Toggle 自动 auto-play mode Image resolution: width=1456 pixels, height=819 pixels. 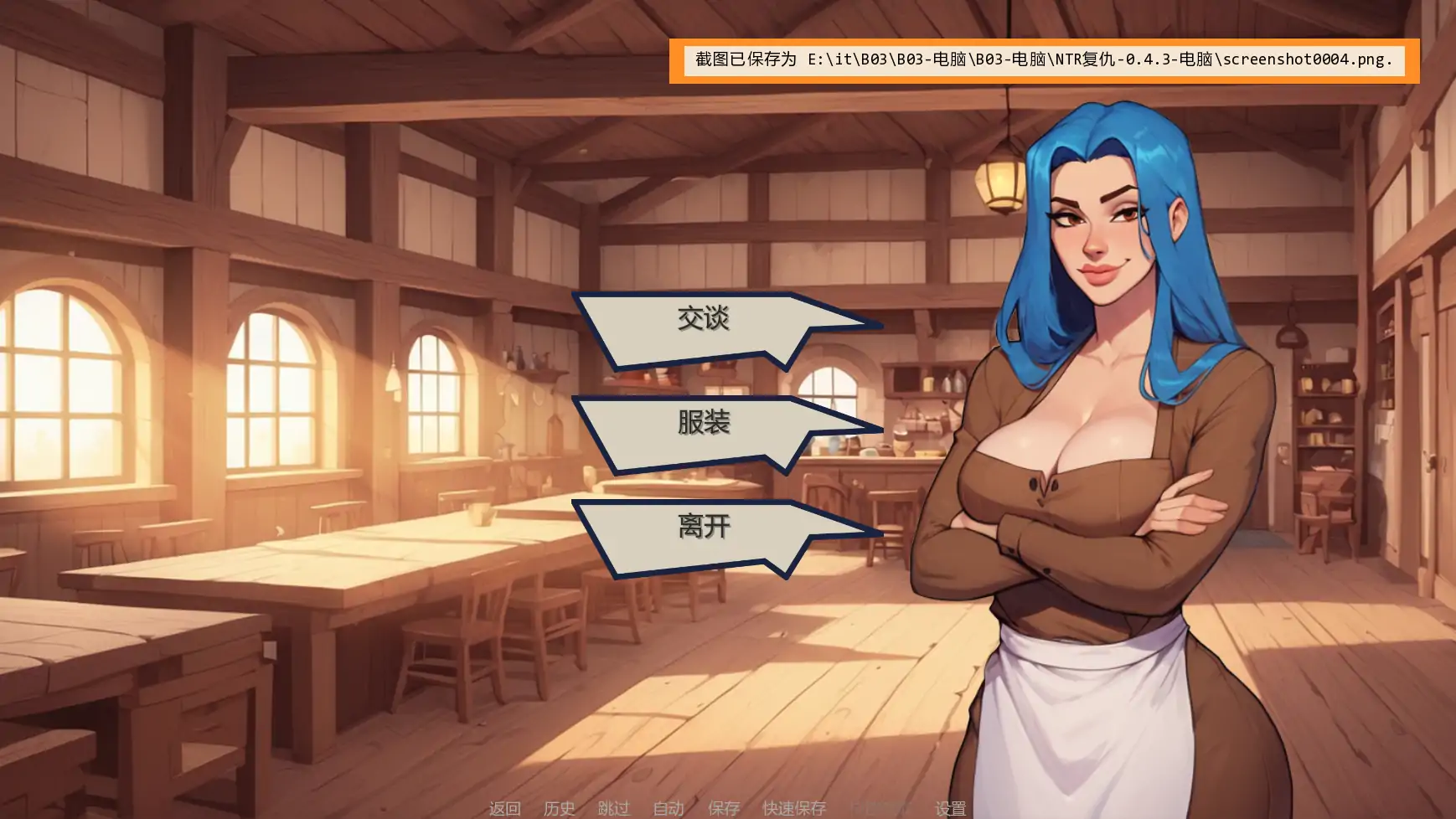(669, 808)
